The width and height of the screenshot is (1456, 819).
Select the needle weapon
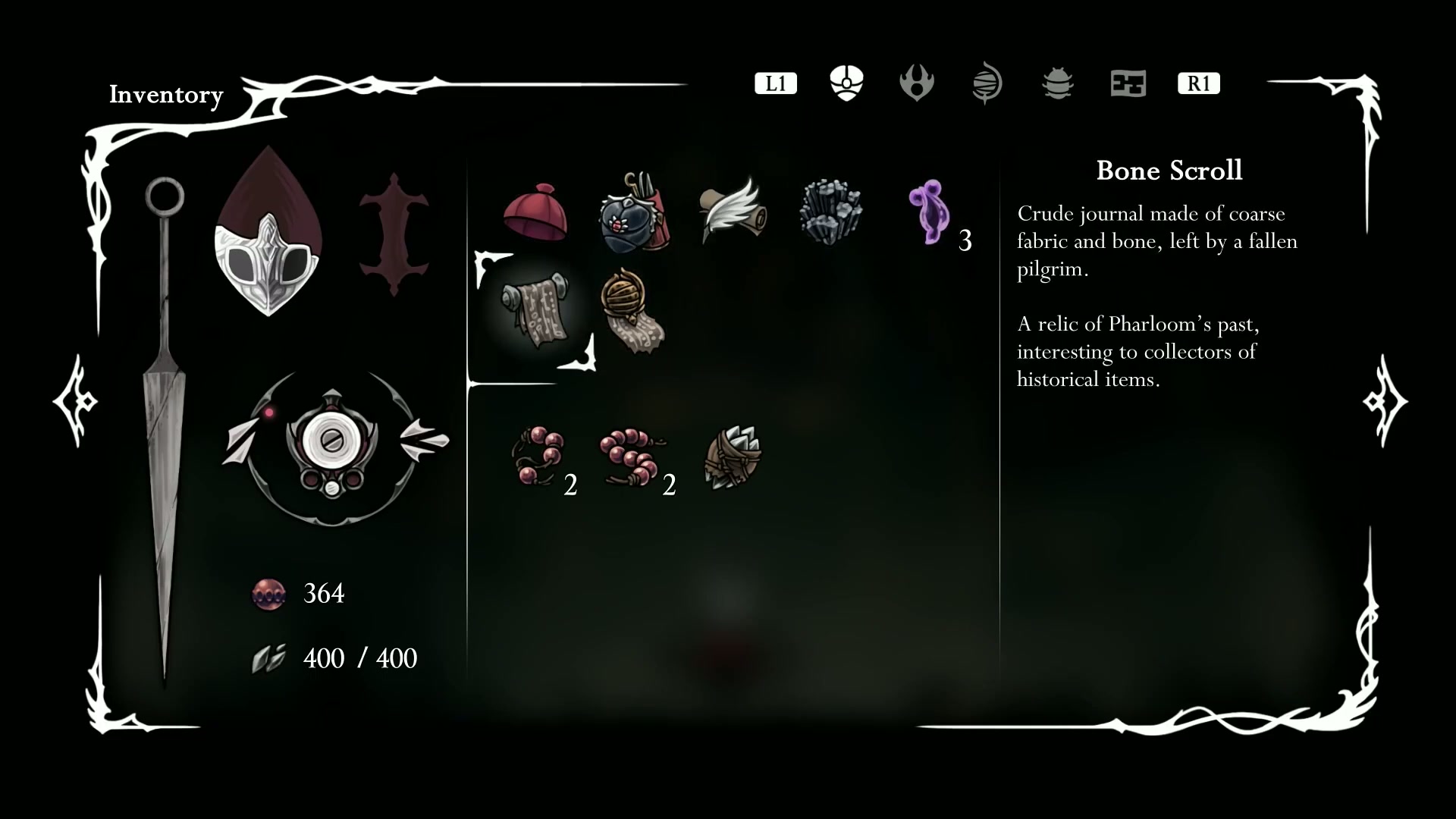pyautogui.click(x=165, y=425)
